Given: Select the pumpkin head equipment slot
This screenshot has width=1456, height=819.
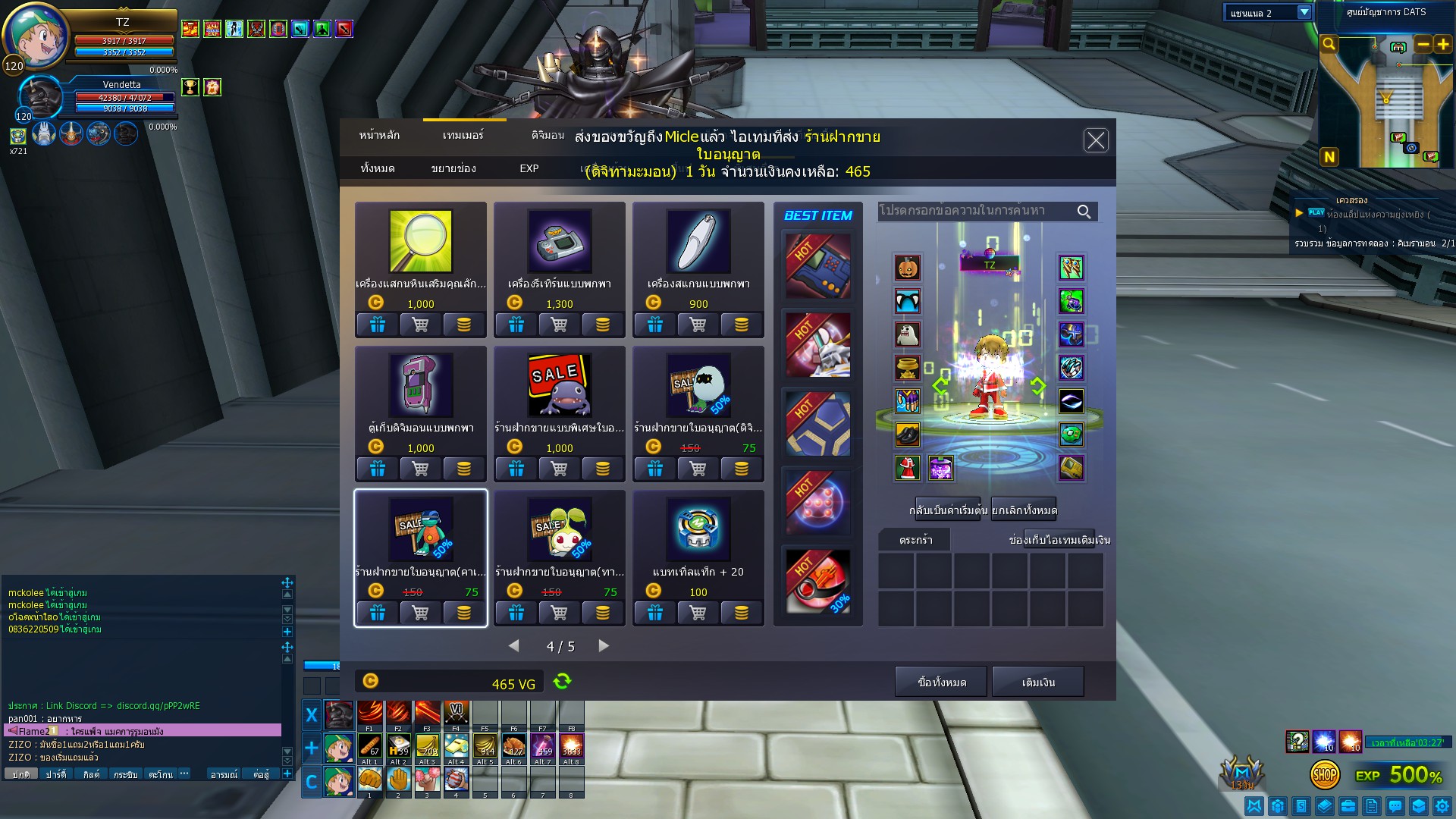Looking at the screenshot, I should pyautogui.click(x=908, y=268).
